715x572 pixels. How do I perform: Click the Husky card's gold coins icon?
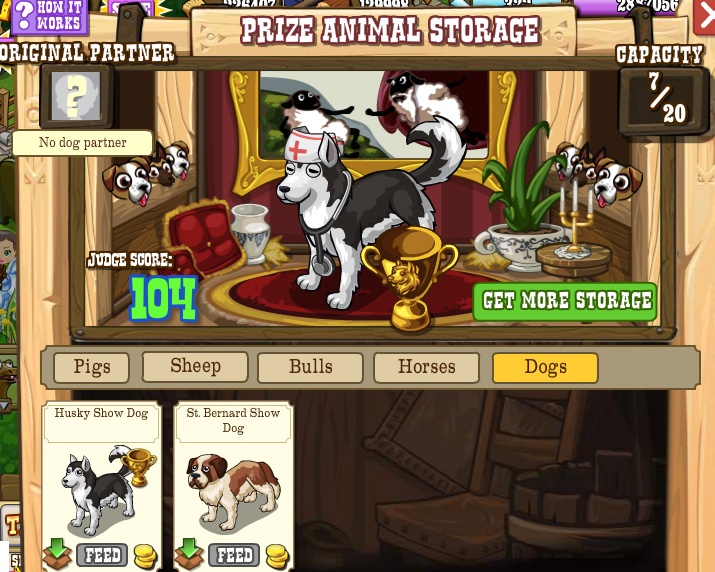145,556
